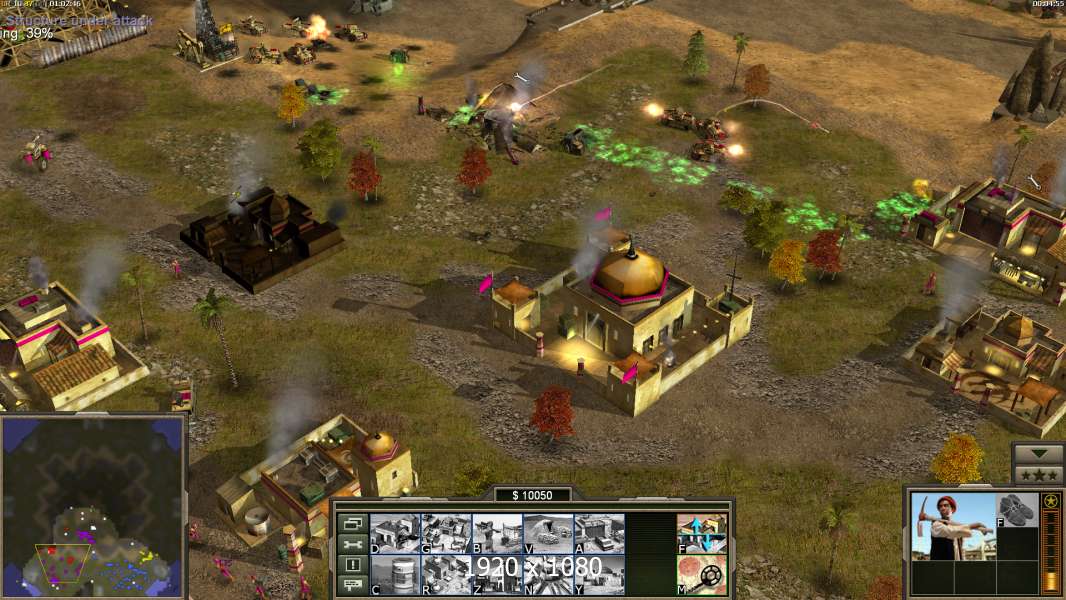Choose the structure build icon marked G
Screen dimensions: 1066x600
click(446, 533)
